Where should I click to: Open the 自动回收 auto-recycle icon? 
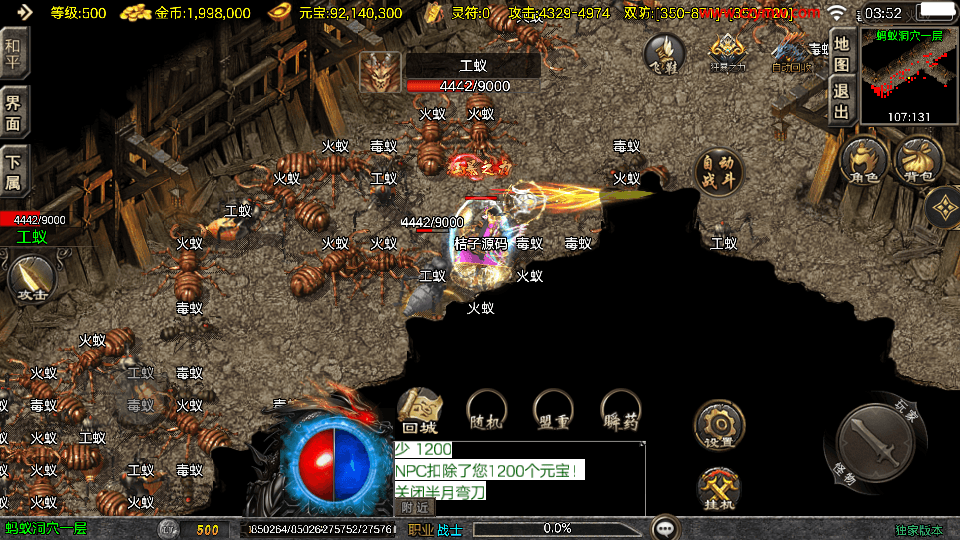click(791, 52)
